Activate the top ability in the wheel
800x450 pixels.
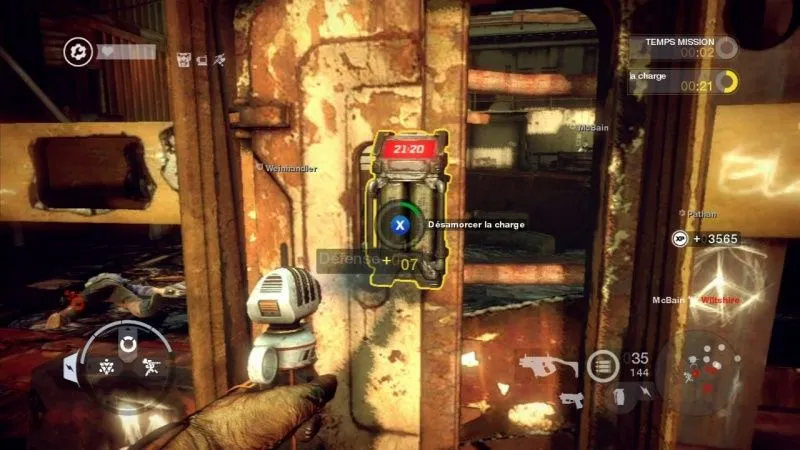click(x=128, y=345)
